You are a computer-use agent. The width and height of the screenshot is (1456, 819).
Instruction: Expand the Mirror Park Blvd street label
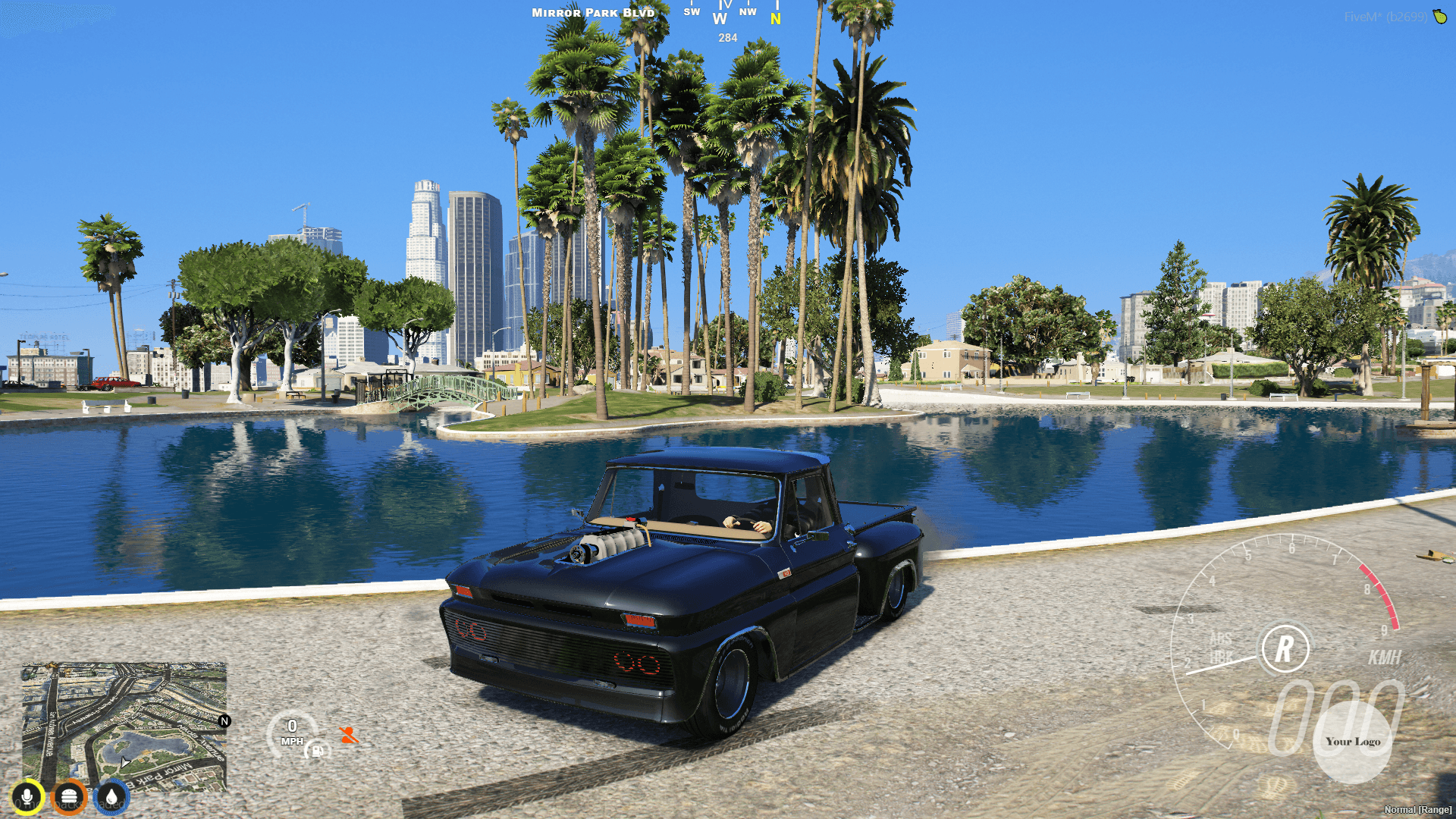592,12
